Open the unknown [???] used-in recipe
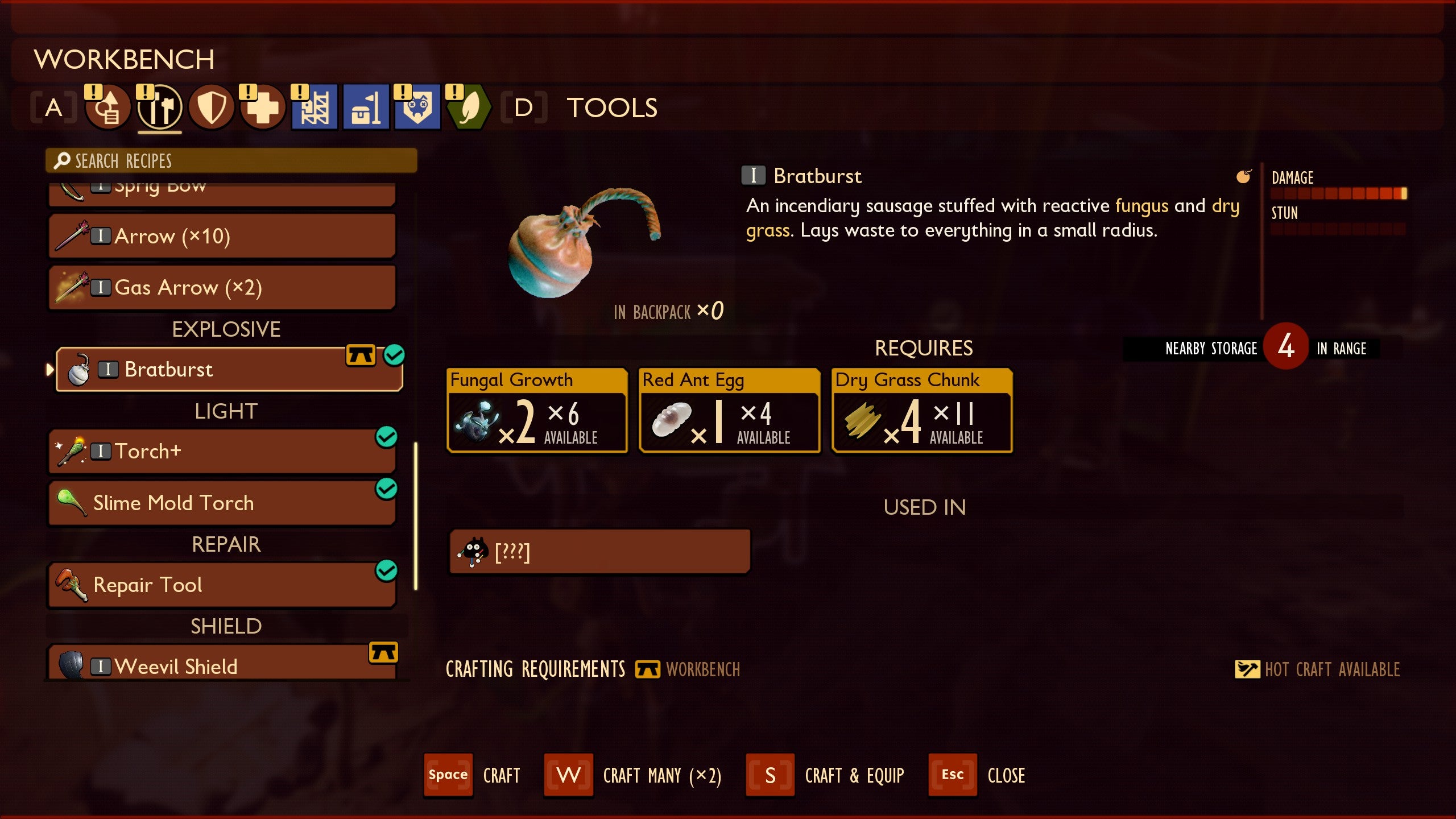Image resolution: width=1456 pixels, height=819 pixels. 599,552
